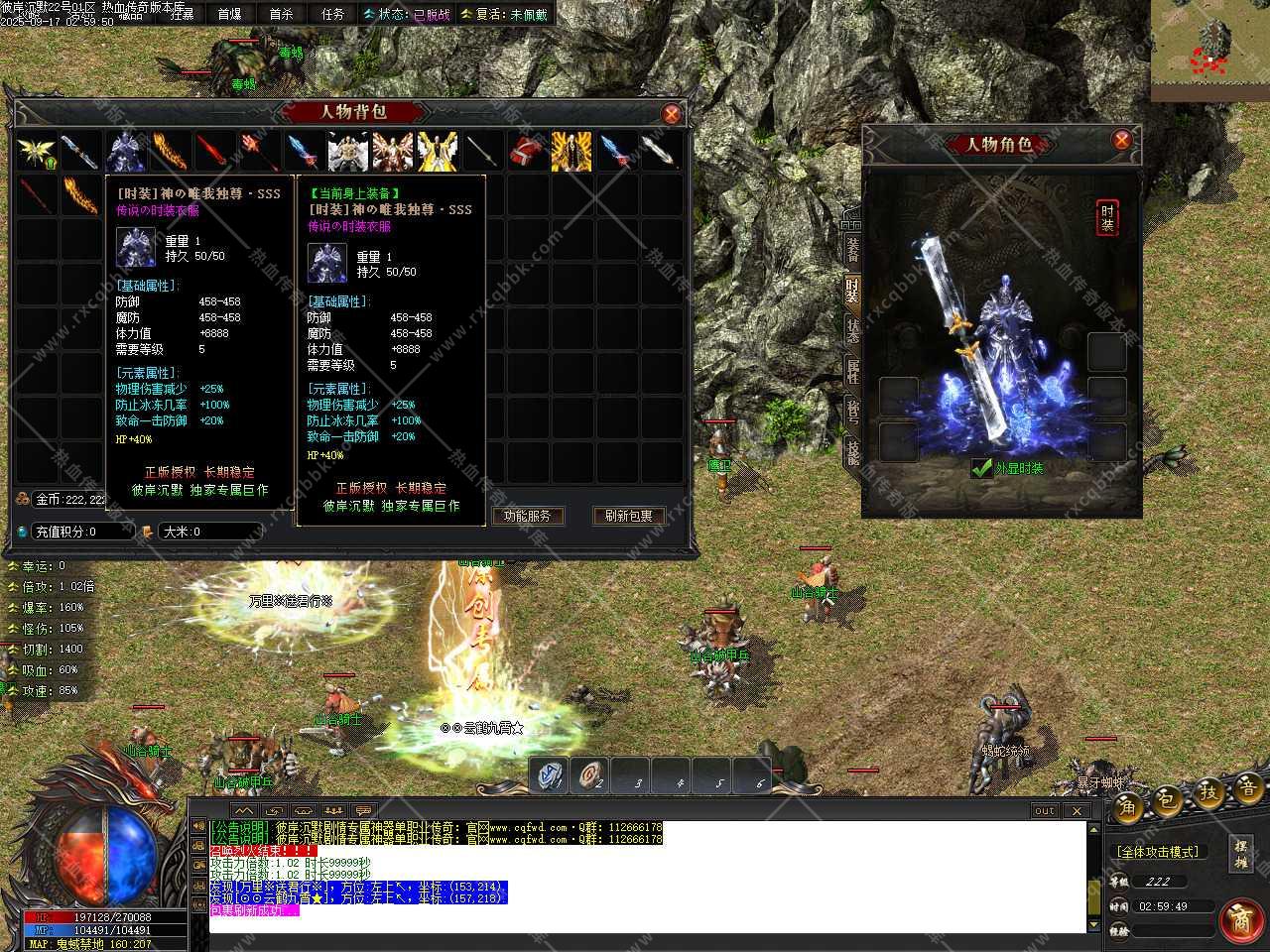The width and height of the screenshot is (1270, 952).
Task: Click the minimap
Action: 1210,51
